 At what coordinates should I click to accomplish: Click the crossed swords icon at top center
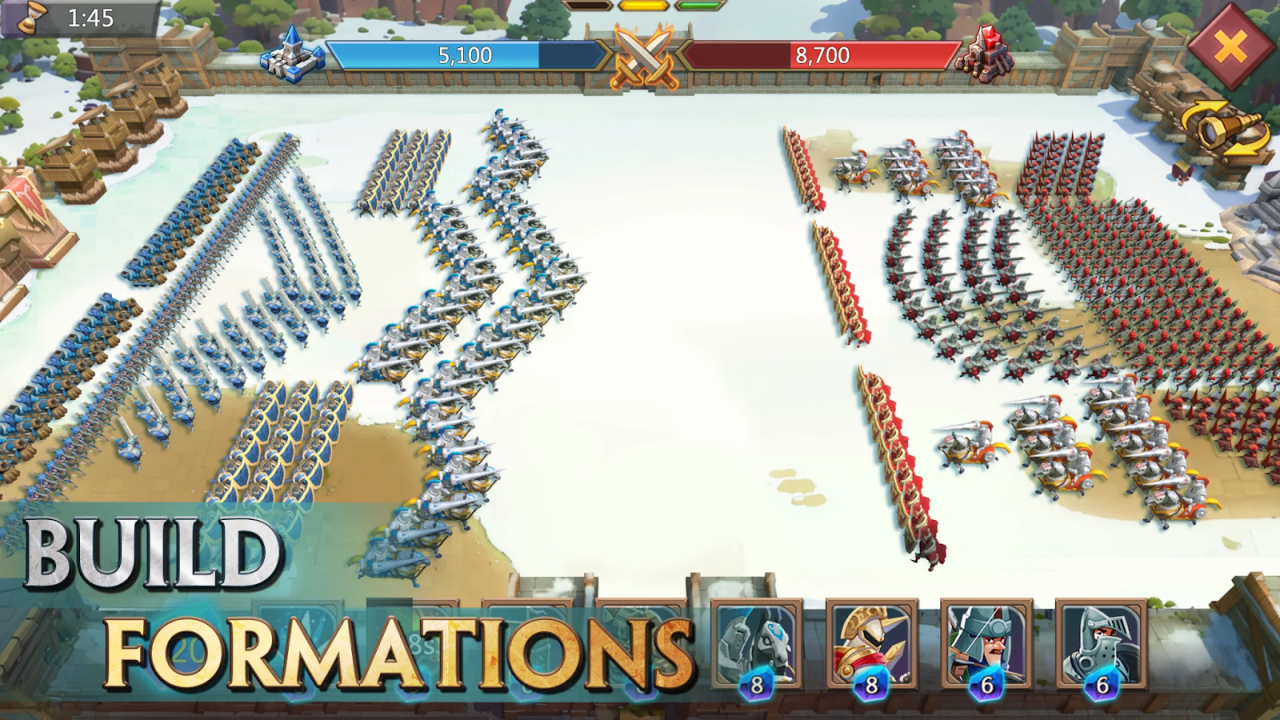[x=646, y=57]
